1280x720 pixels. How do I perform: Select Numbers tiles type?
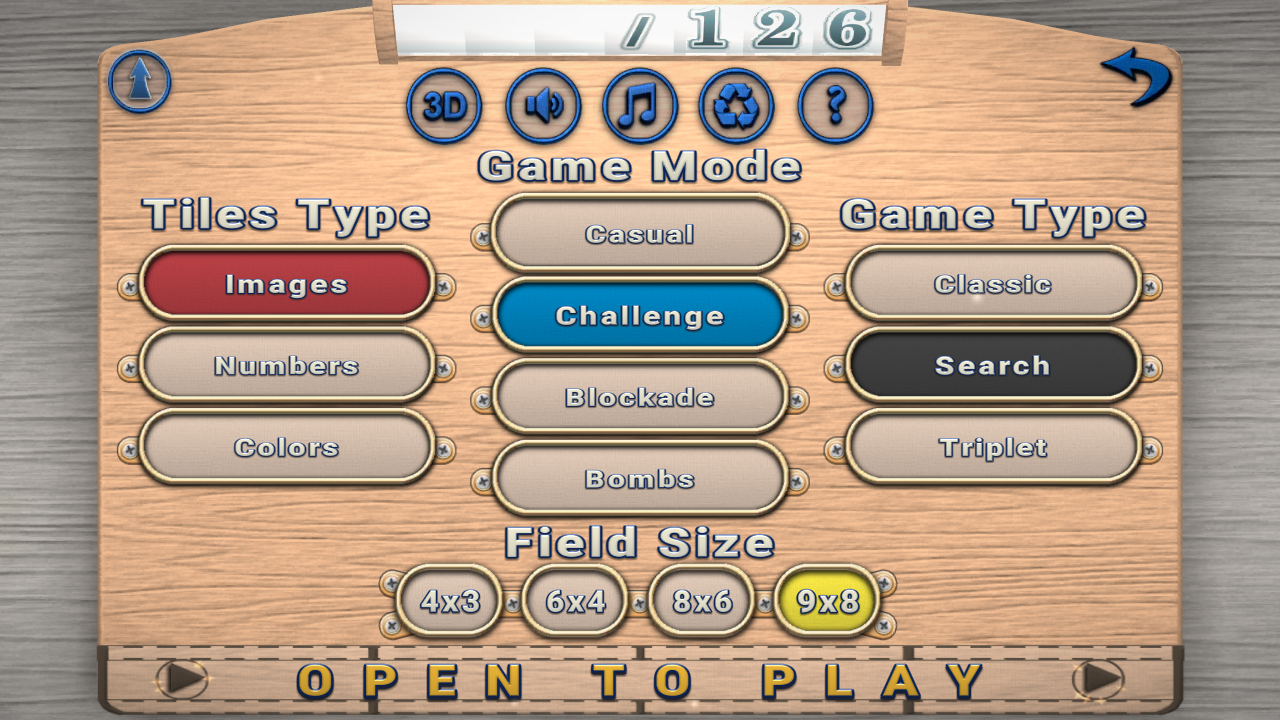coord(287,366)
